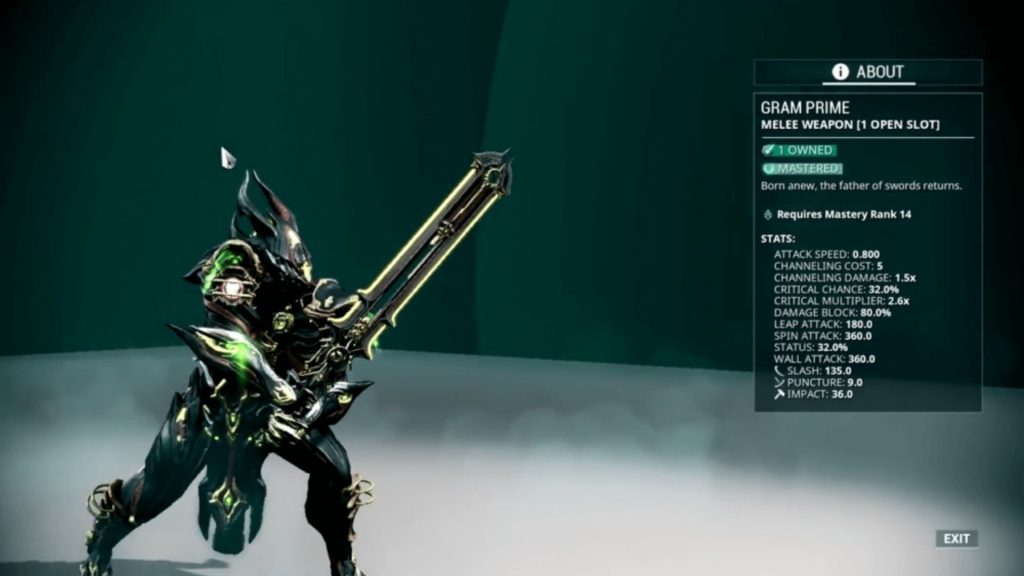Click the EXIT button
Screen dimensions: 1024x576
956,539
